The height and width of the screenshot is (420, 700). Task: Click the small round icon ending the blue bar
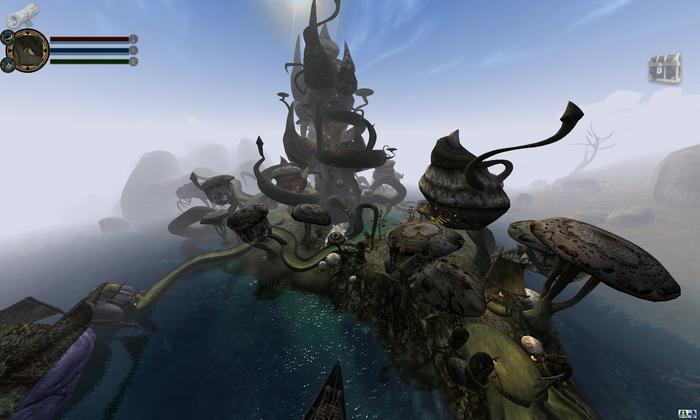coord(134,50)
